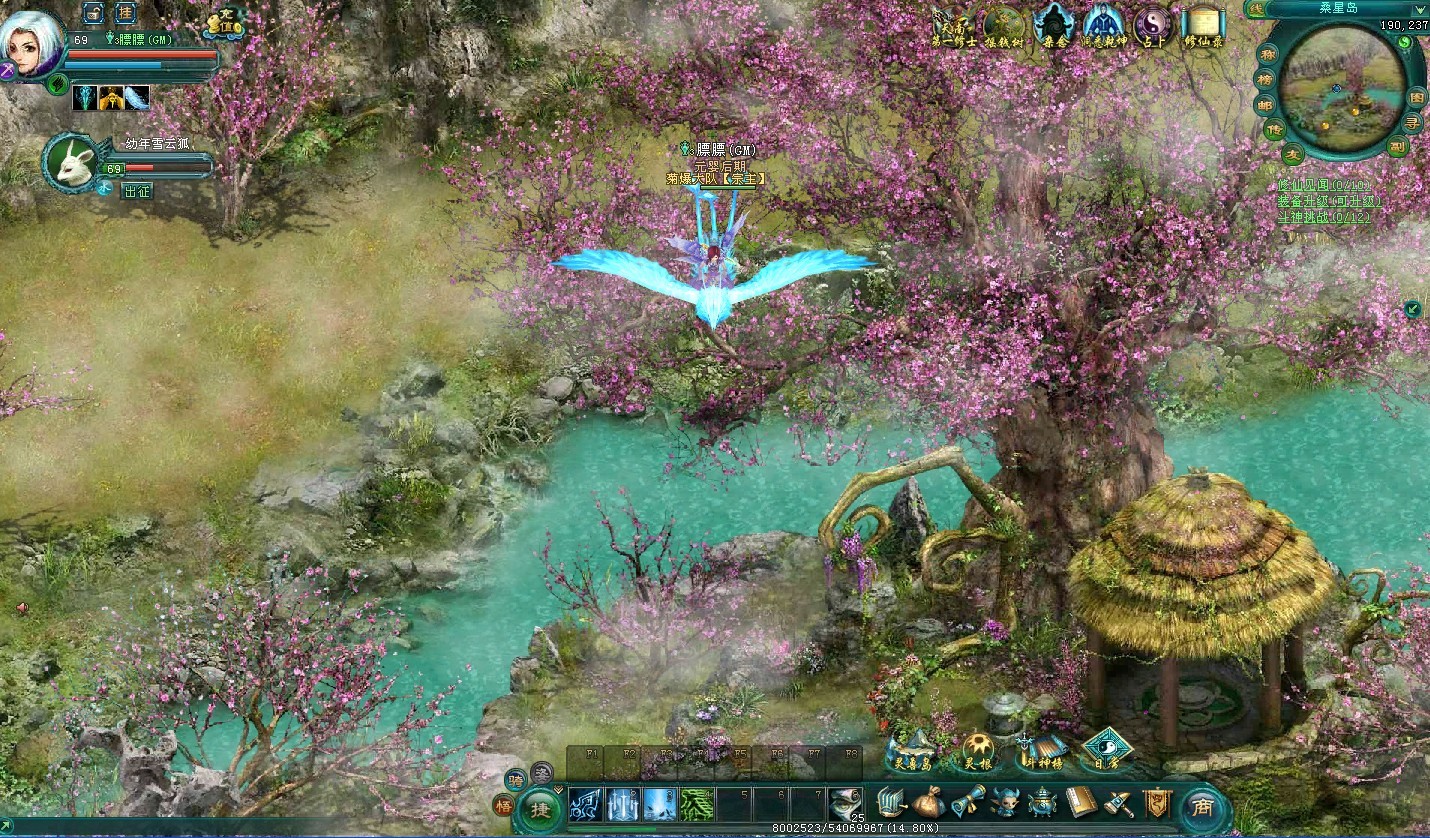Open the 日常 daily activities icon

[x=1106, y=750]
